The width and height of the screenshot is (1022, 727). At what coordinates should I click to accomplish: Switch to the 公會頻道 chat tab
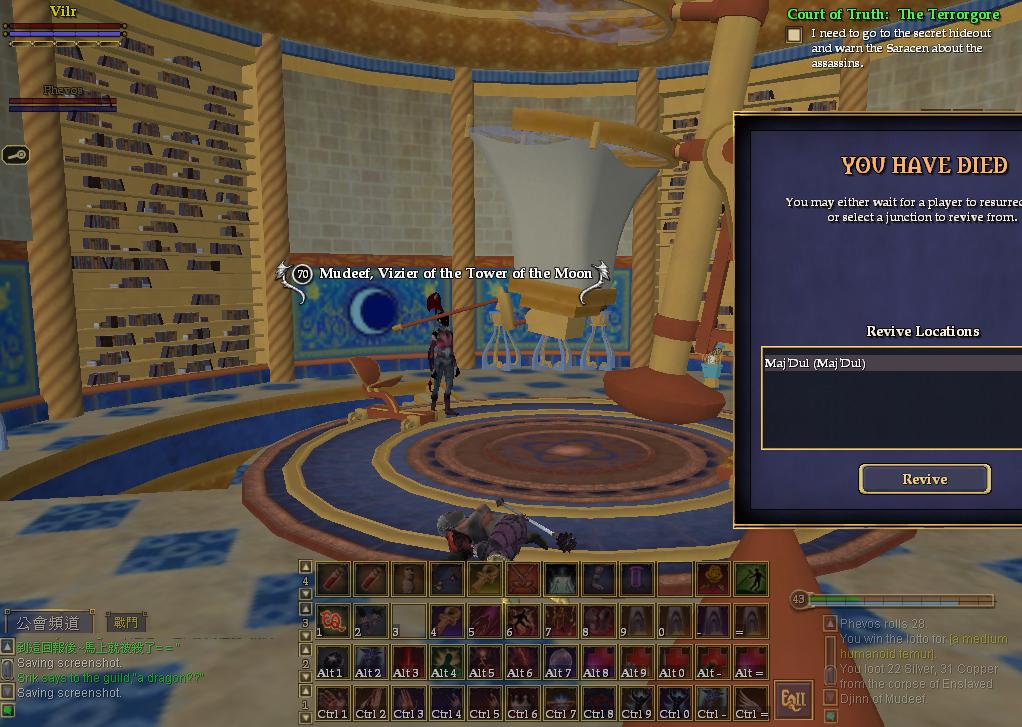(x=50, y=622)
